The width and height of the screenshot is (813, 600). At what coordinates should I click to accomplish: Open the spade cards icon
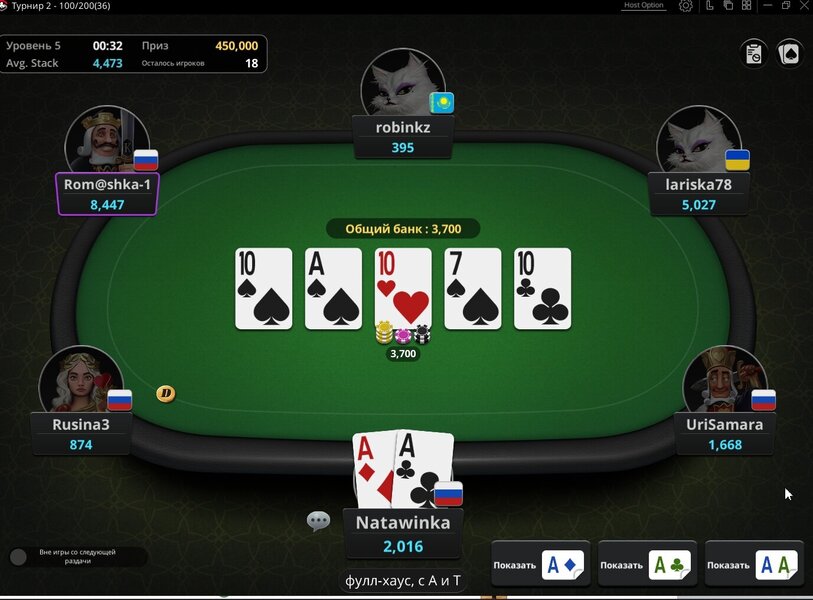click(x=789, y=53)
